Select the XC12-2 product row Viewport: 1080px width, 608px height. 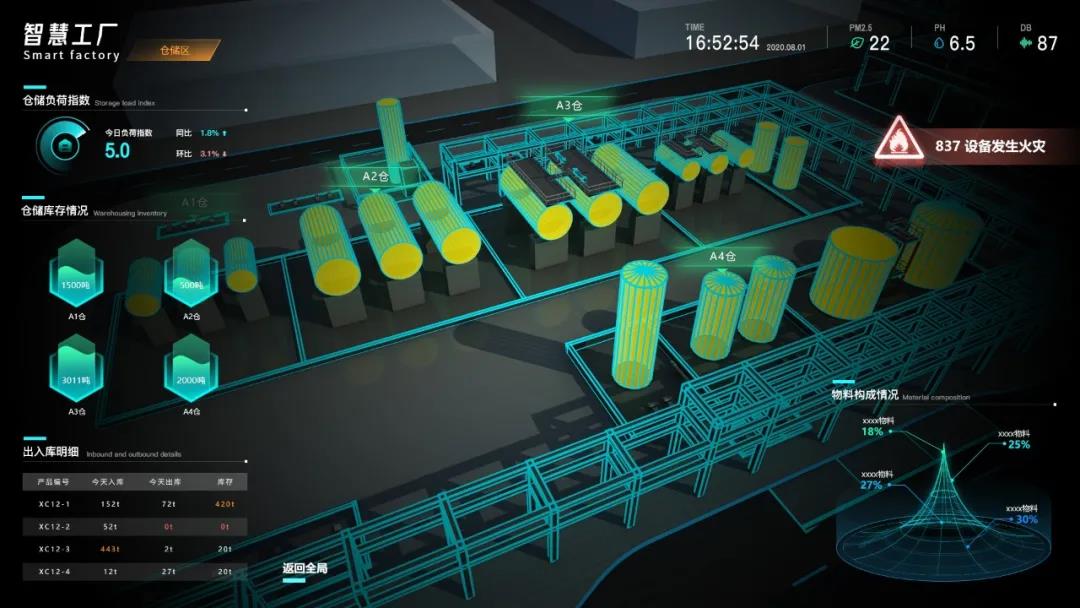pos(134,526)
